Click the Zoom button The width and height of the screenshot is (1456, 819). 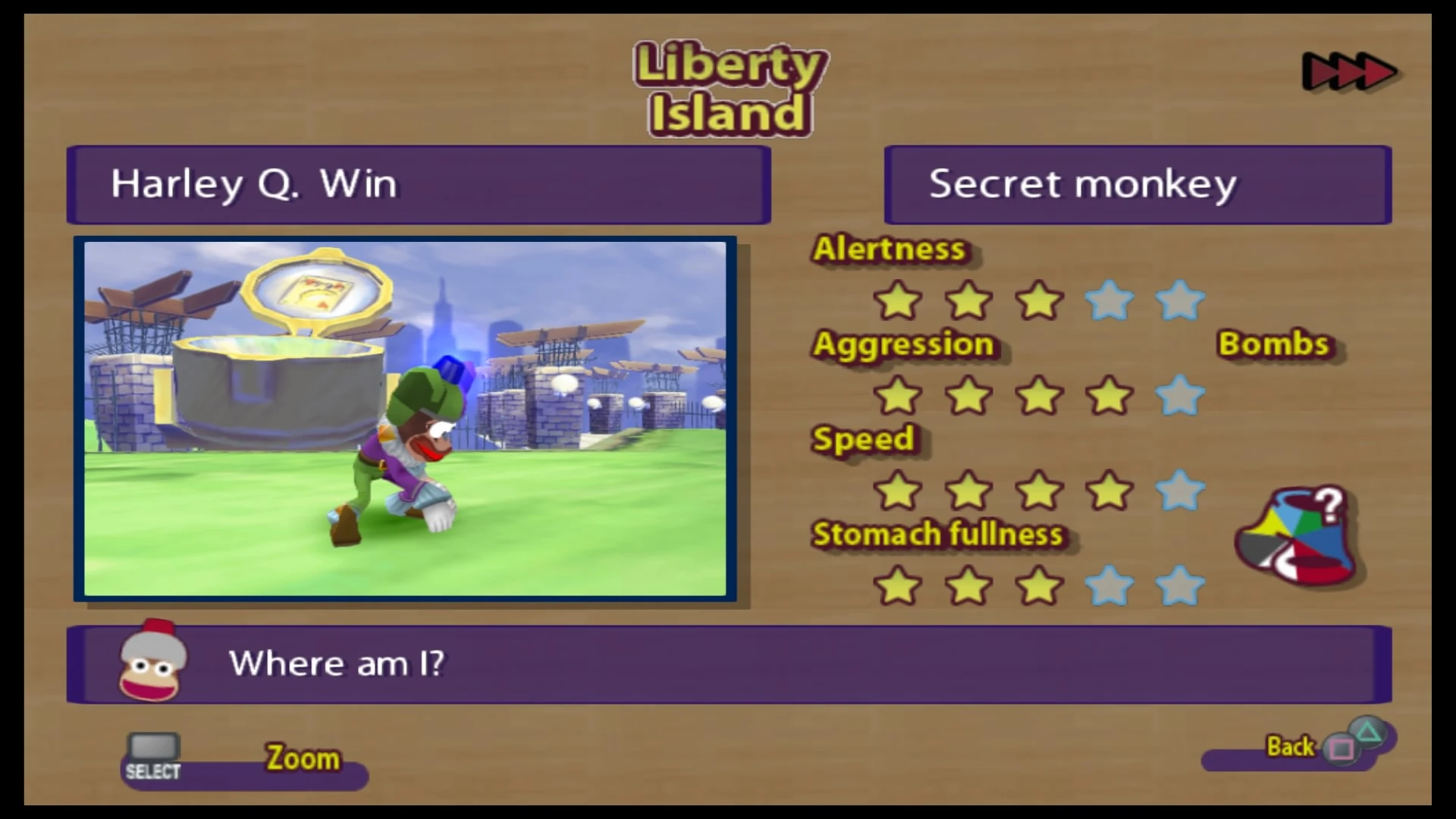click(302, 758)
